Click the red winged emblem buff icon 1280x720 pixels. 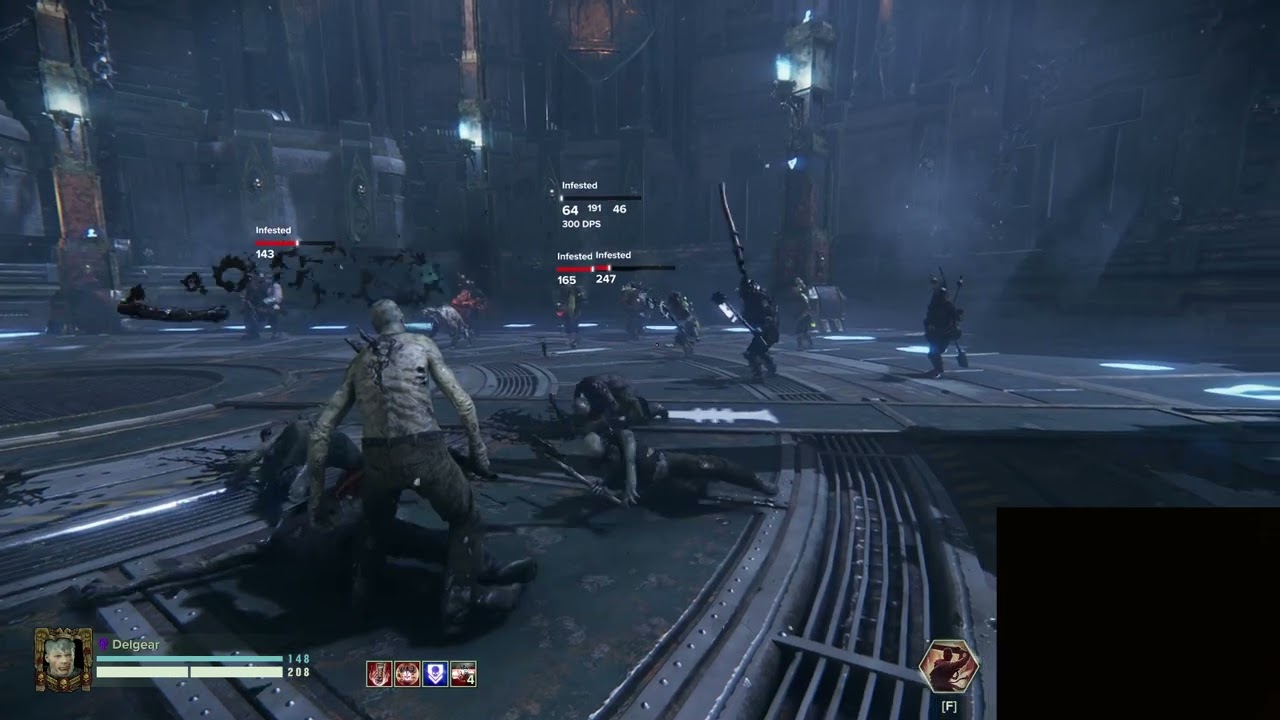407,674
